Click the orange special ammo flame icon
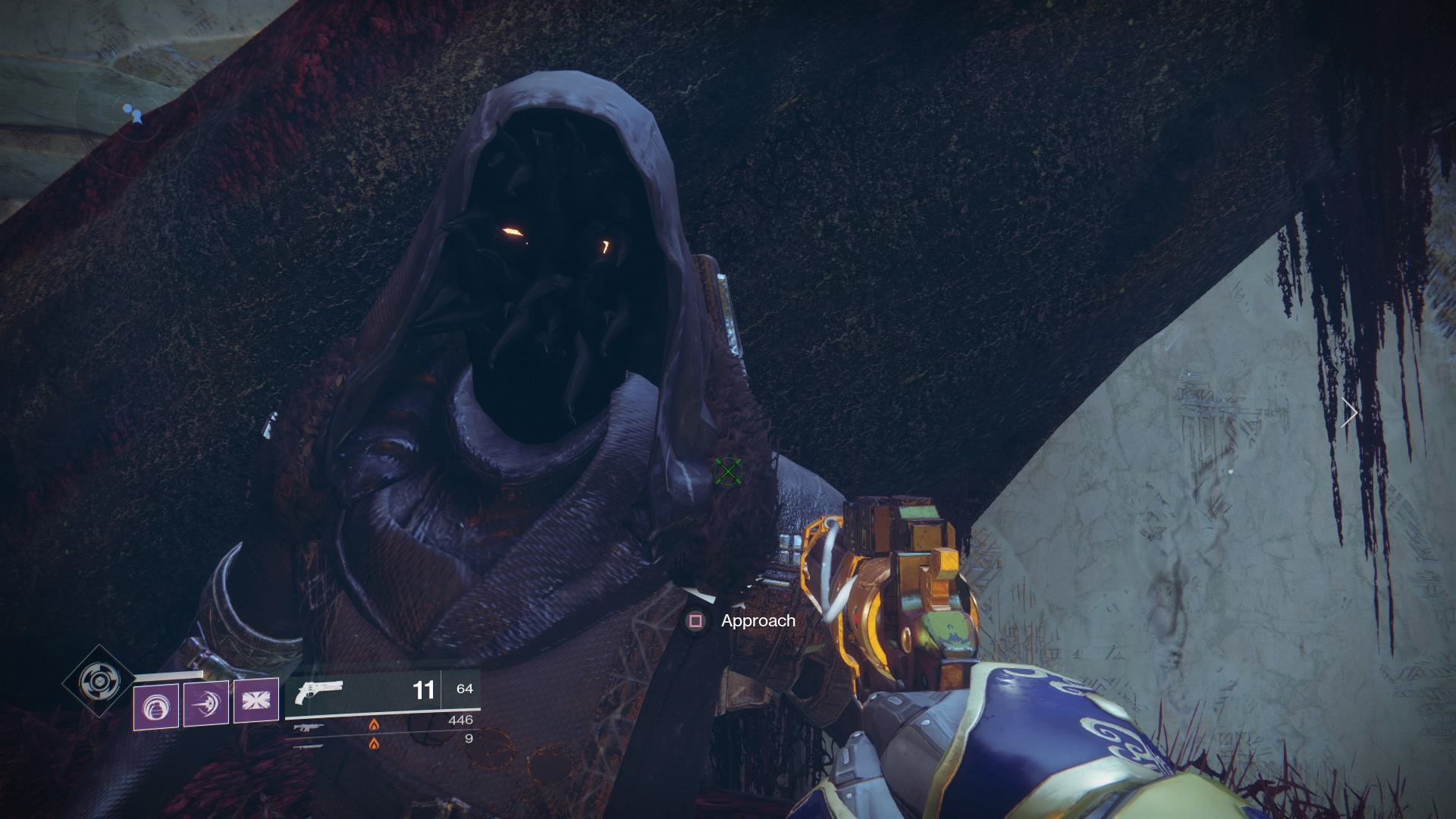This screenshot has width=1456, height=819. [x=374, y=724]
